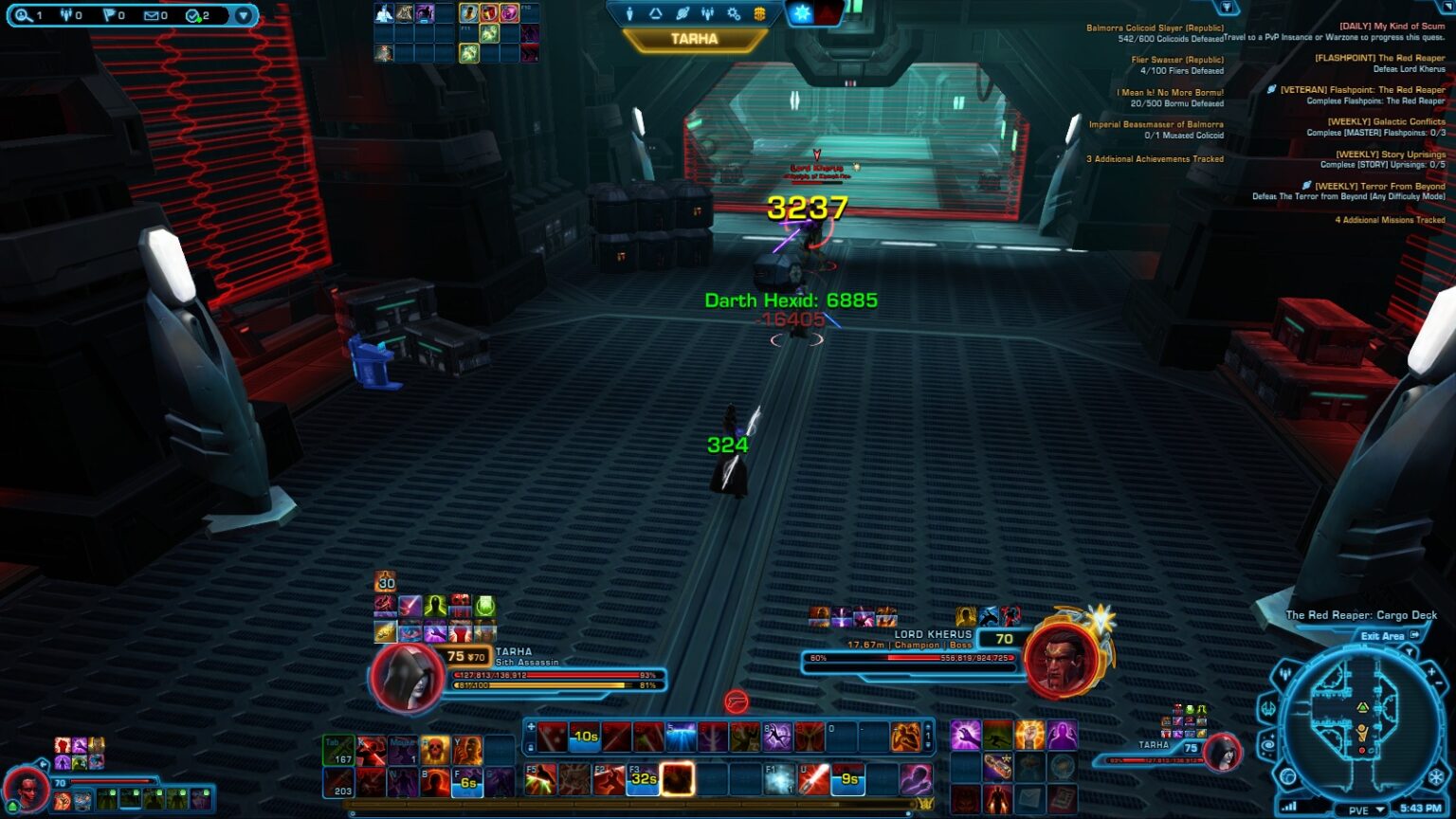Open preferences via the gear icon
1456x819 pixels.
tap(734, 13)
